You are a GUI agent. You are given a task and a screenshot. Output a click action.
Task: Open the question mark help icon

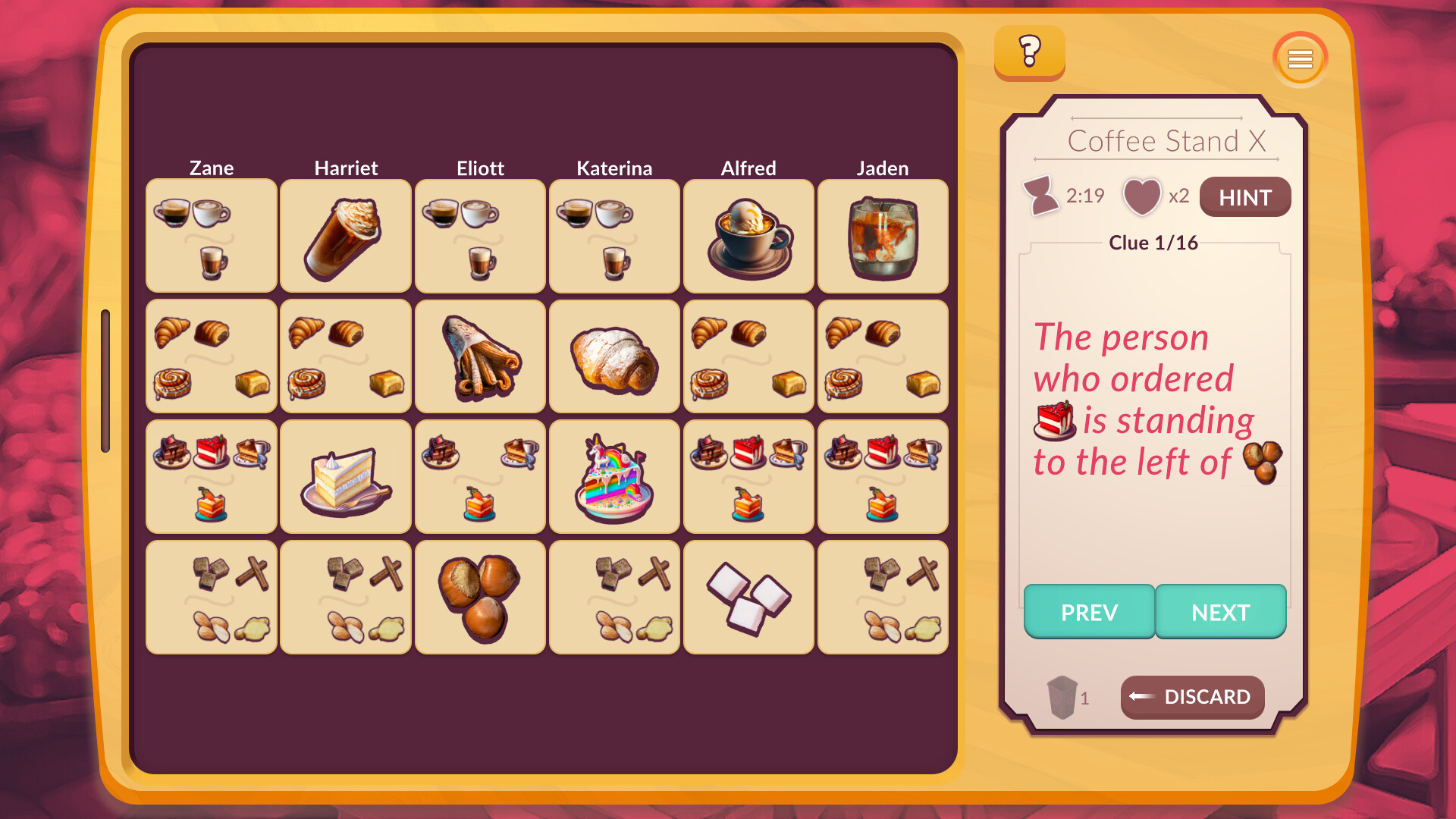(x=1029, y=53)
